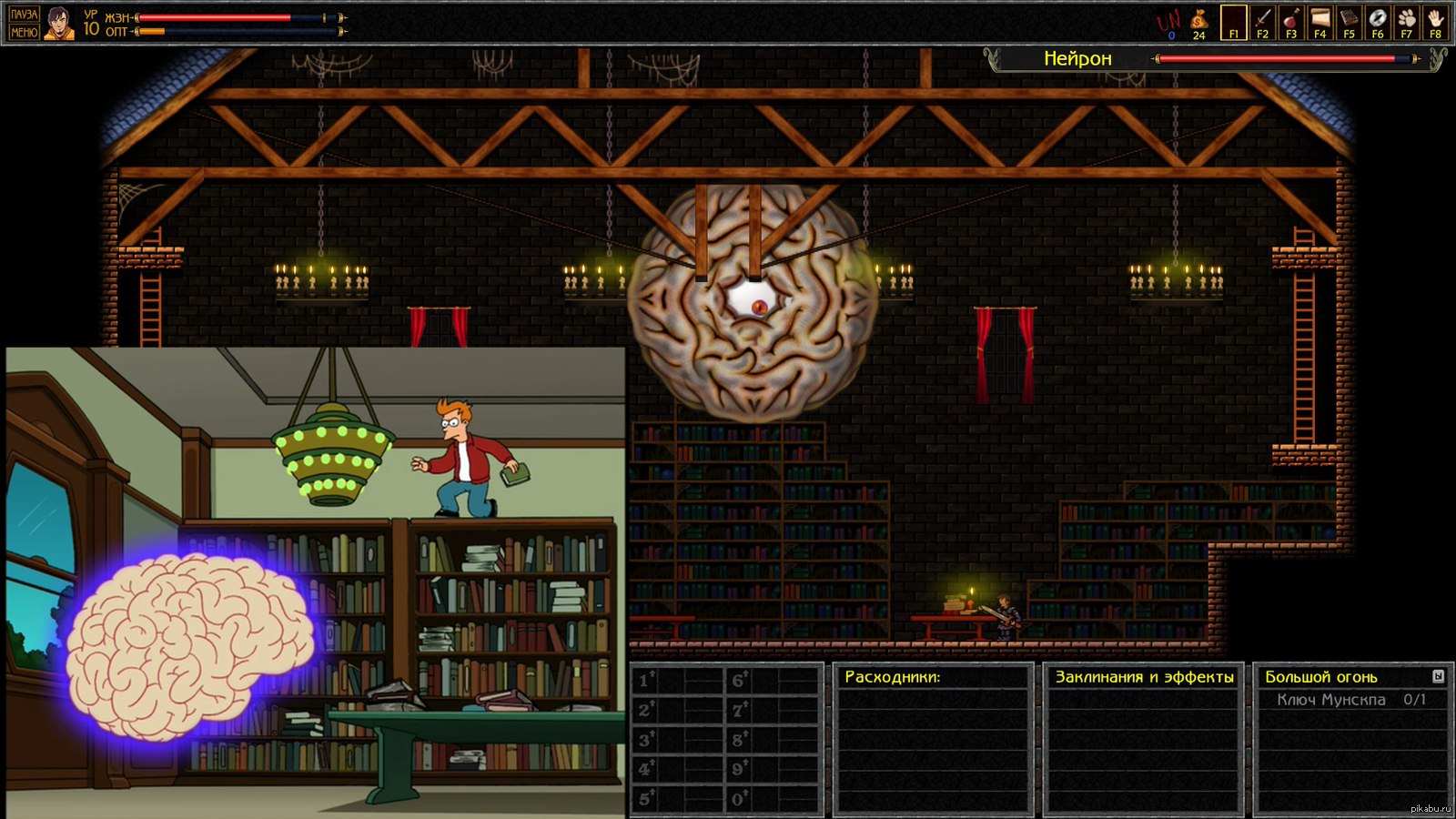Activate the paw print tab F7
The image size is (1456, 819).
[x=1407, y=22]
